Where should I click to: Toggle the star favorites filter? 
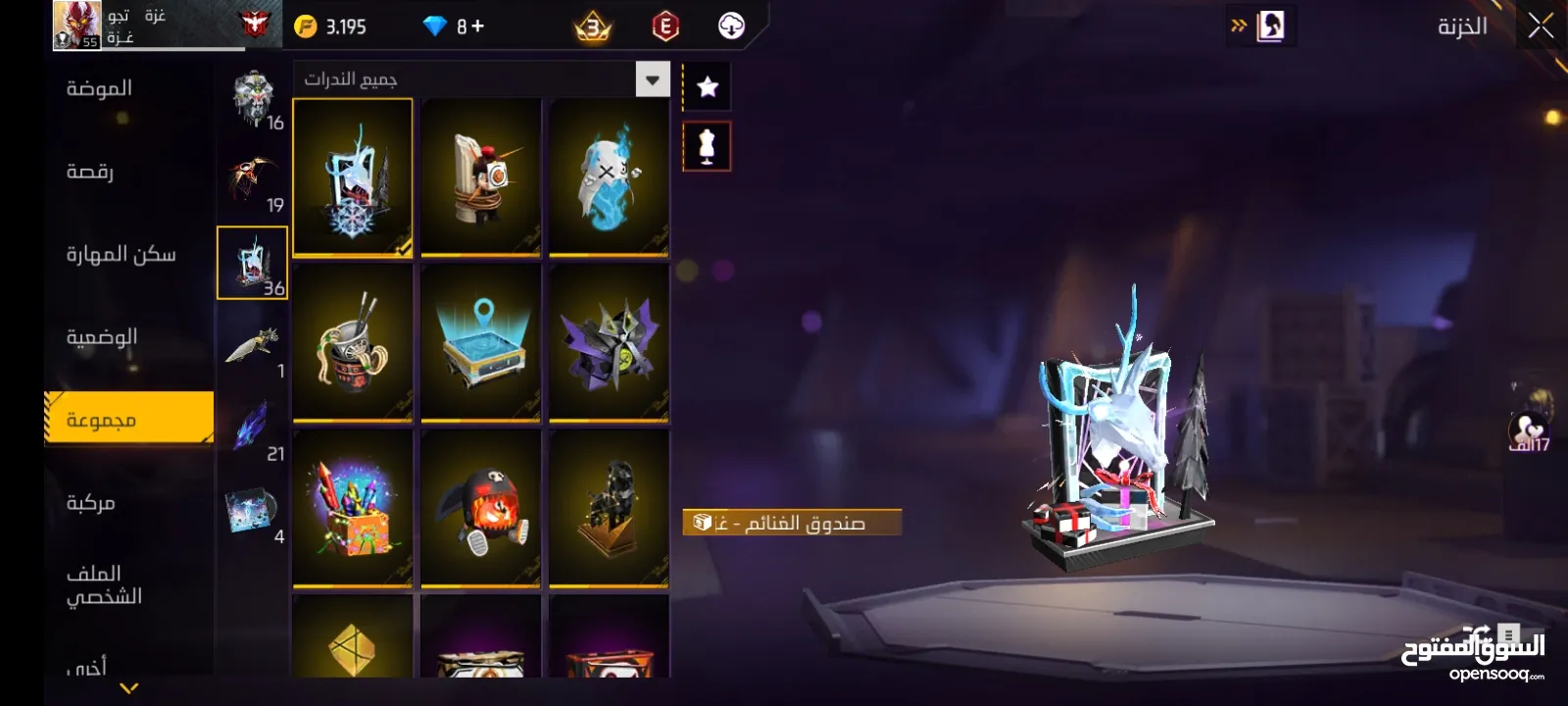click(707, 87)
